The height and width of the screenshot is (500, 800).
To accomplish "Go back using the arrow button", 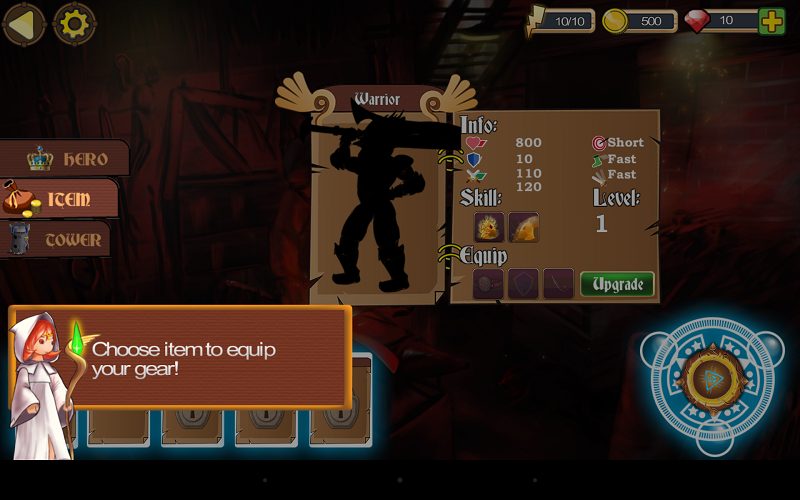I will (23, 23).
